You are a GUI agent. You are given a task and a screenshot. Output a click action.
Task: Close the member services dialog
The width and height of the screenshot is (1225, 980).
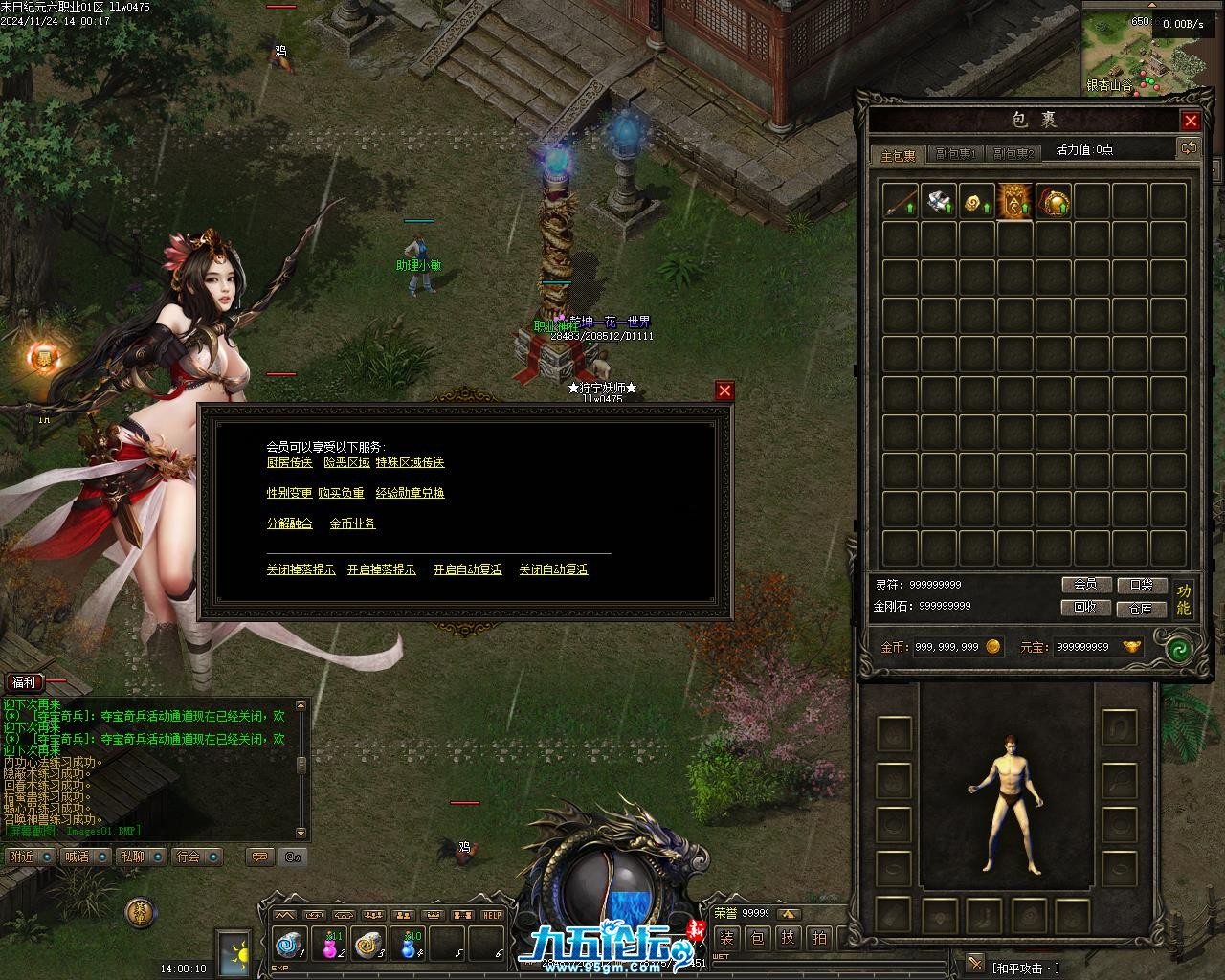[x=724, y=390]
